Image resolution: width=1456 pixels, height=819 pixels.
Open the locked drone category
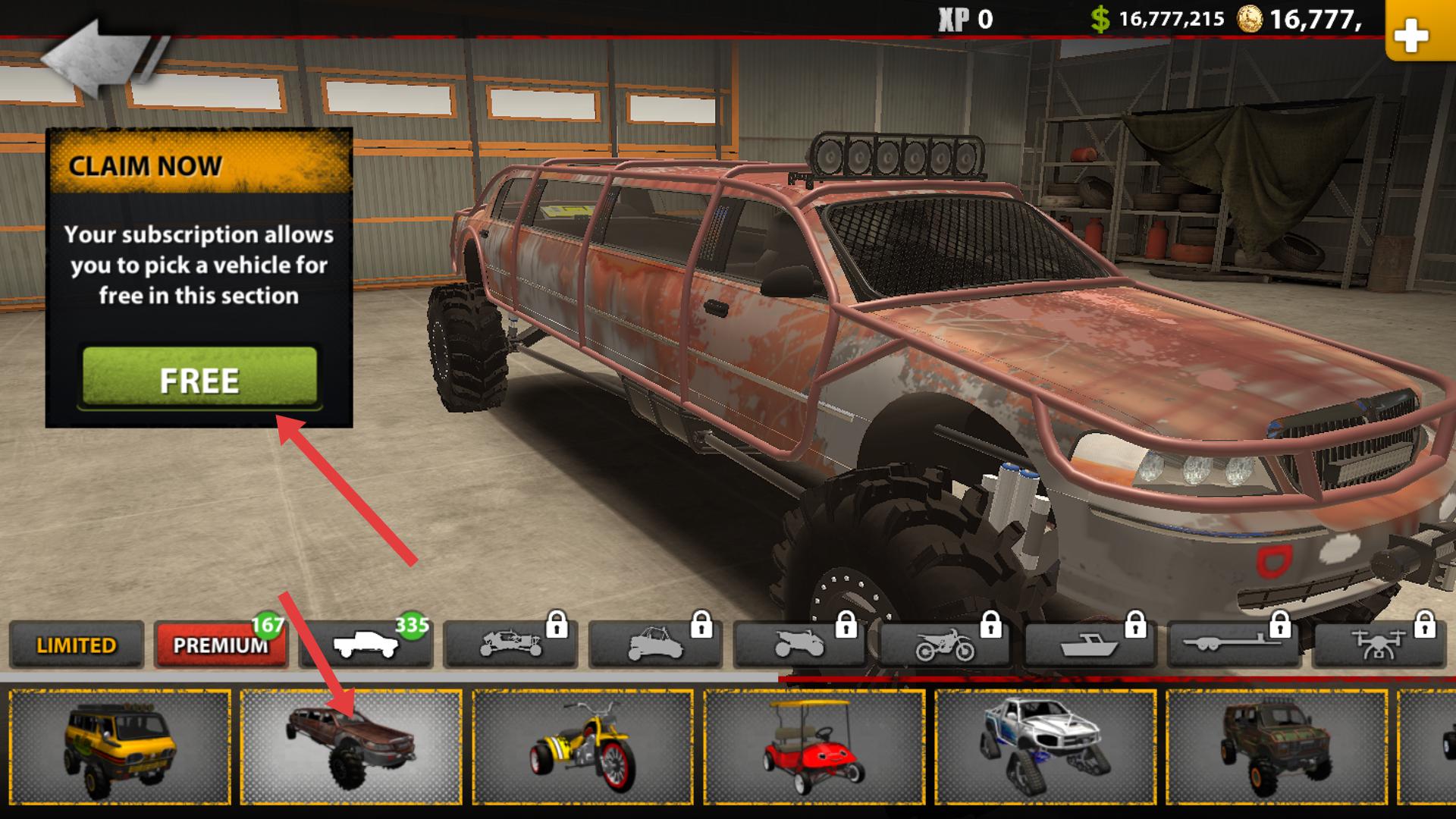pos(1379,645)
